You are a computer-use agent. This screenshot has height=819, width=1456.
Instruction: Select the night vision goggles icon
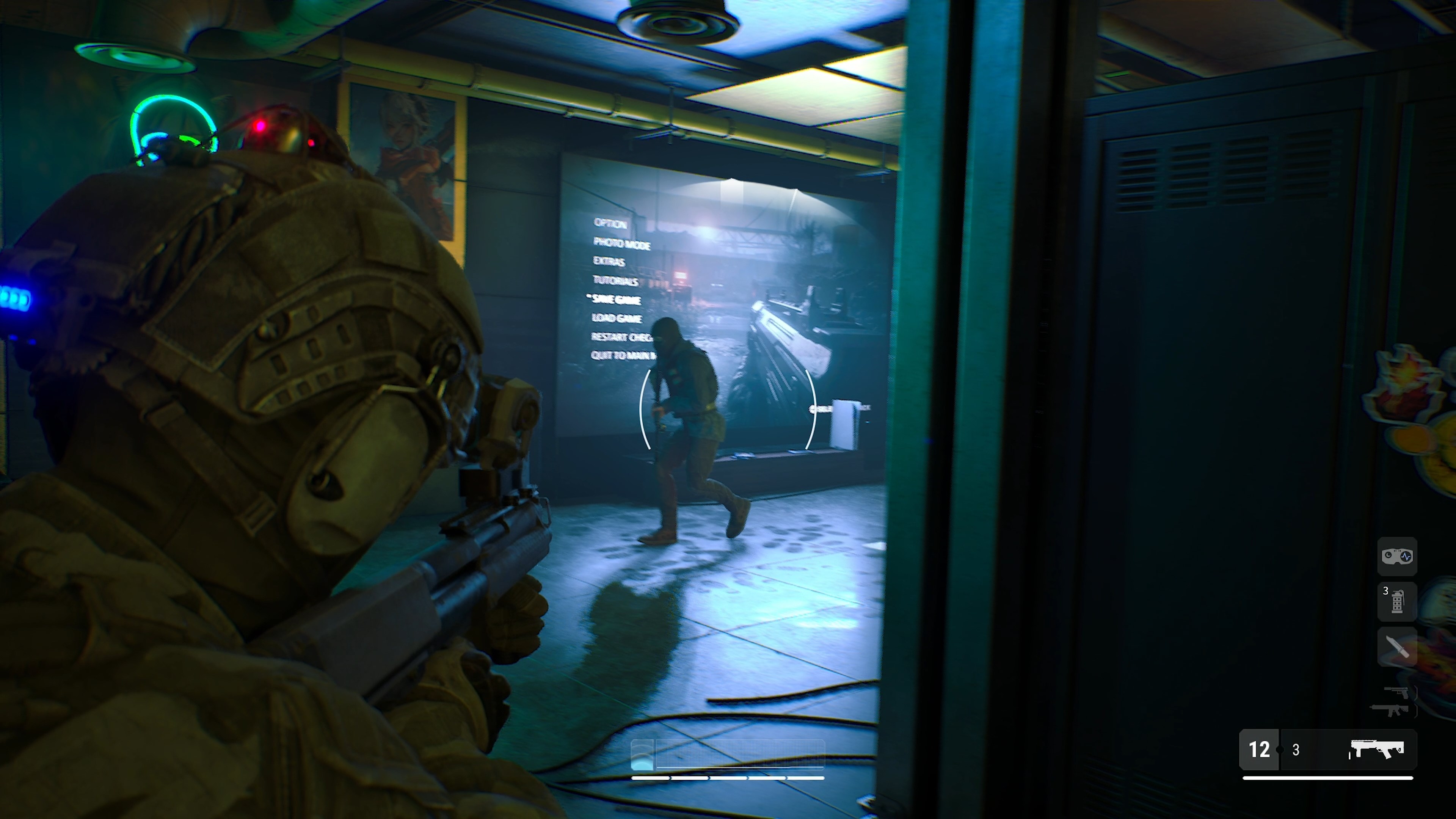coord(1397,557)
